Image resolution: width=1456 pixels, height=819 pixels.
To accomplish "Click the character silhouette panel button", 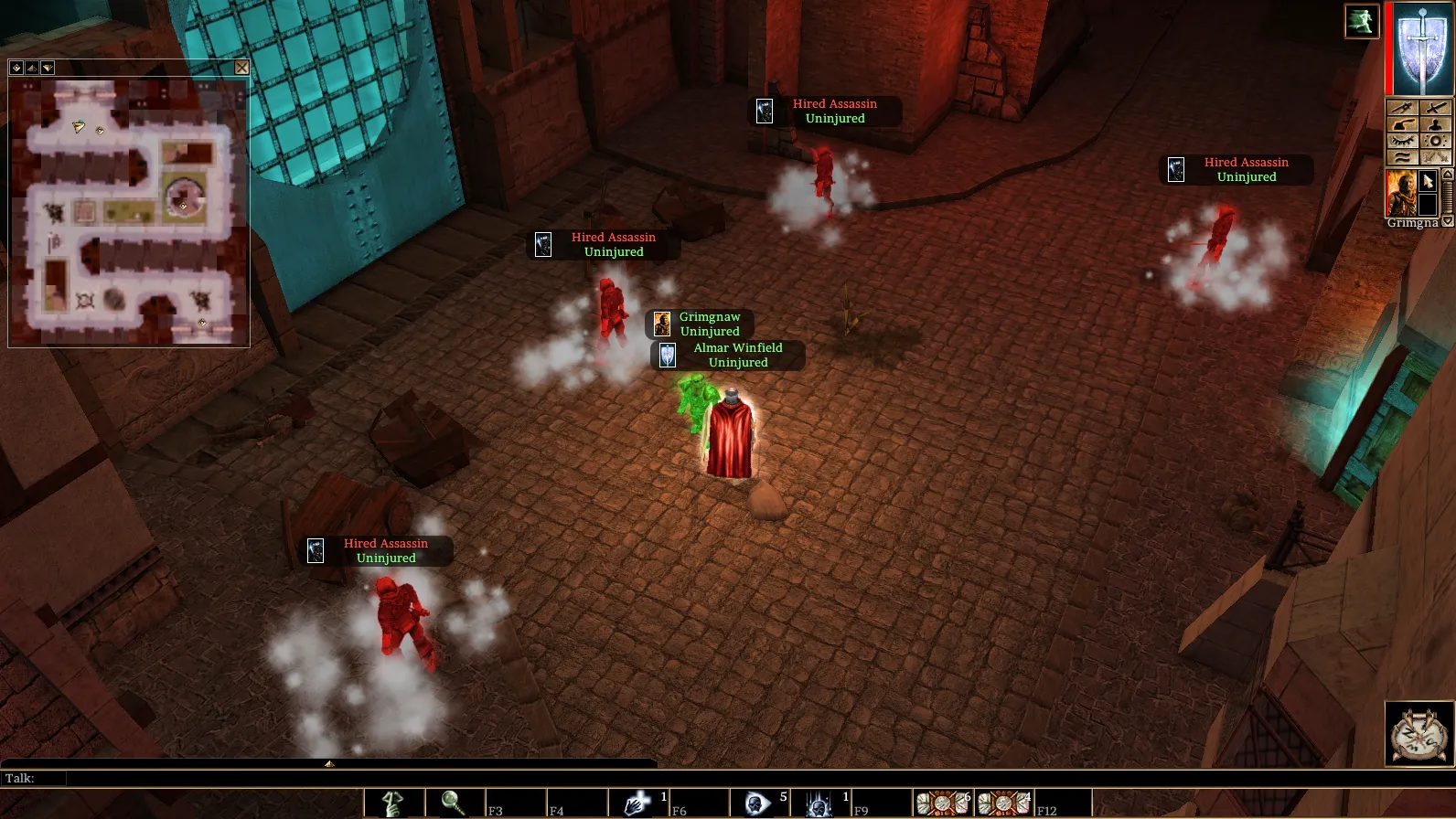I will pos(1435,124).
